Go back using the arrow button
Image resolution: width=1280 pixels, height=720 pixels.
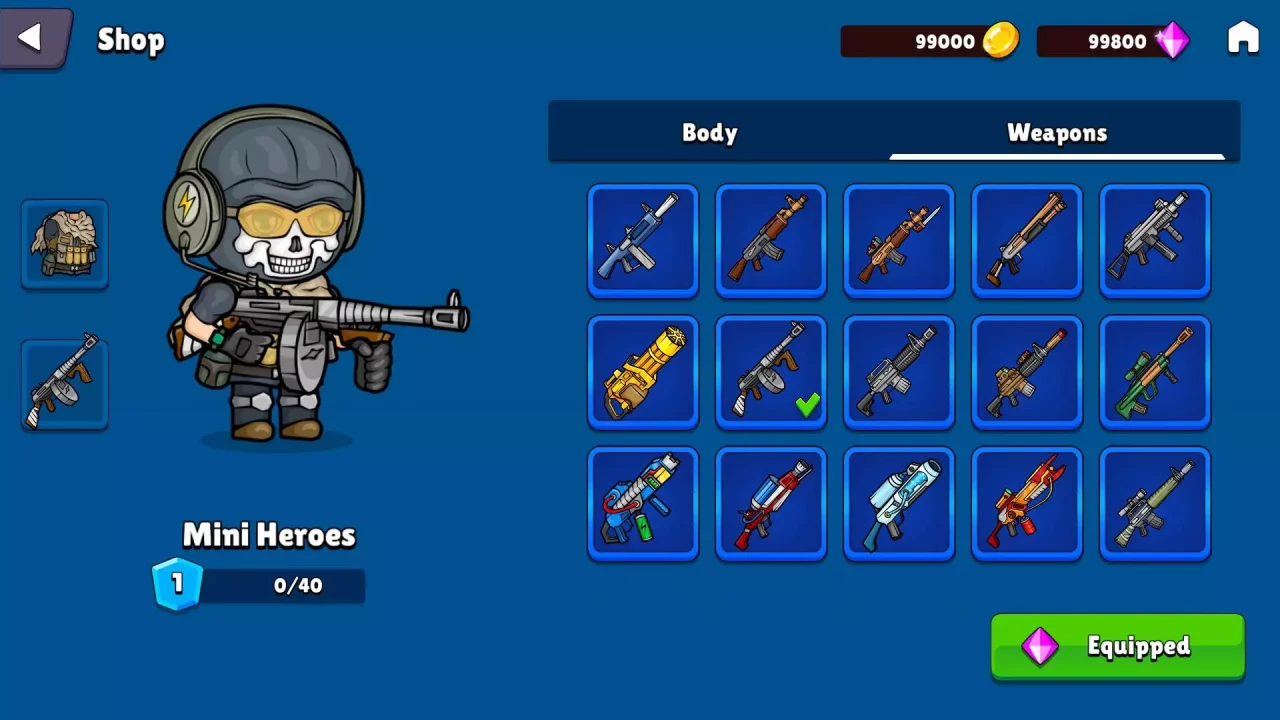[x=33, y=37]
